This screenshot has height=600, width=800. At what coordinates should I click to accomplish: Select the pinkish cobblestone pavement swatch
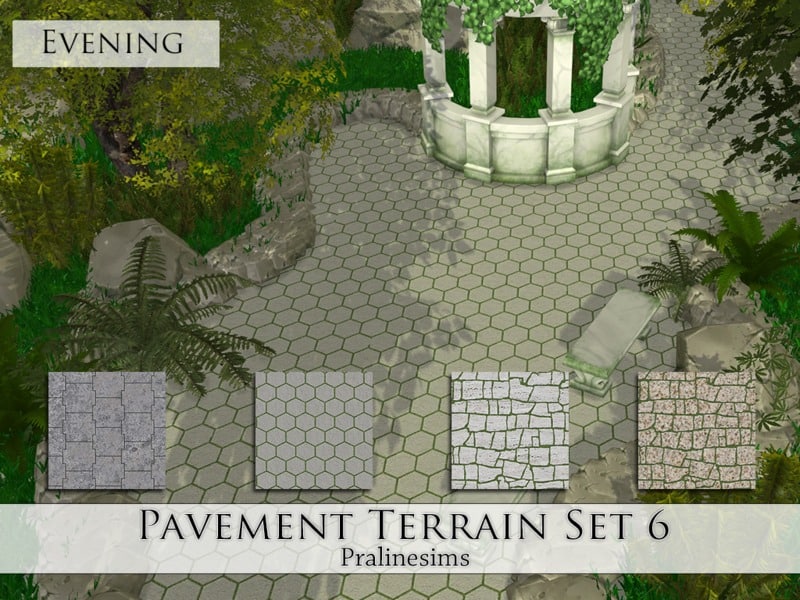coord(697,430)
